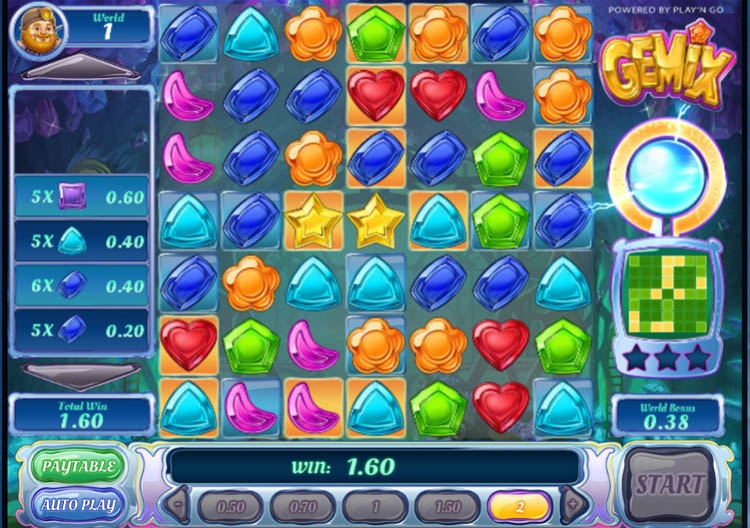
Task: Click the bearded miner portrait
Action: coord(37,30)
